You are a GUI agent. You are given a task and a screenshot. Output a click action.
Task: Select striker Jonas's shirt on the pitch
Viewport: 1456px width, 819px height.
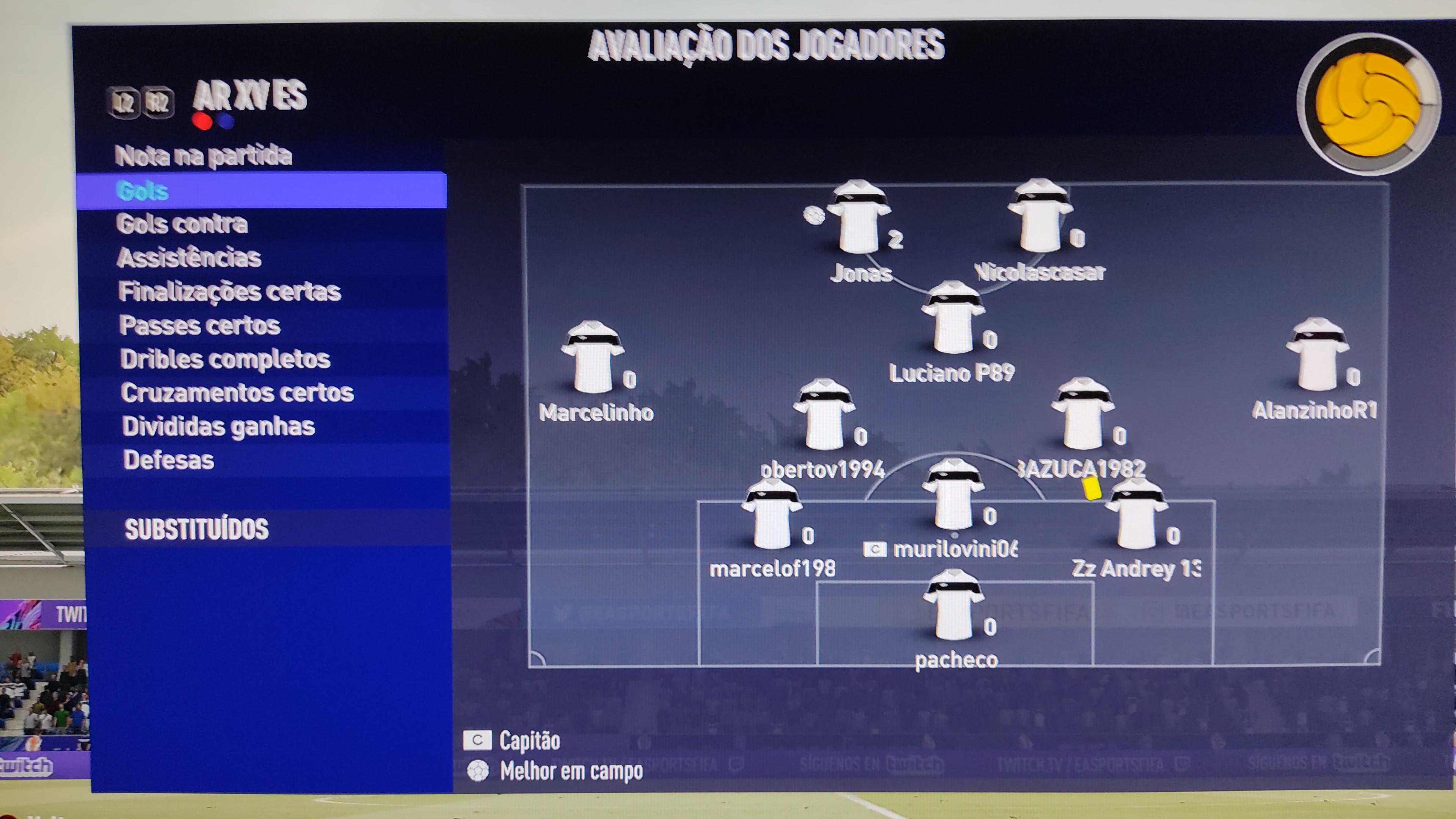pyautogui.click(x=858, y=218)
